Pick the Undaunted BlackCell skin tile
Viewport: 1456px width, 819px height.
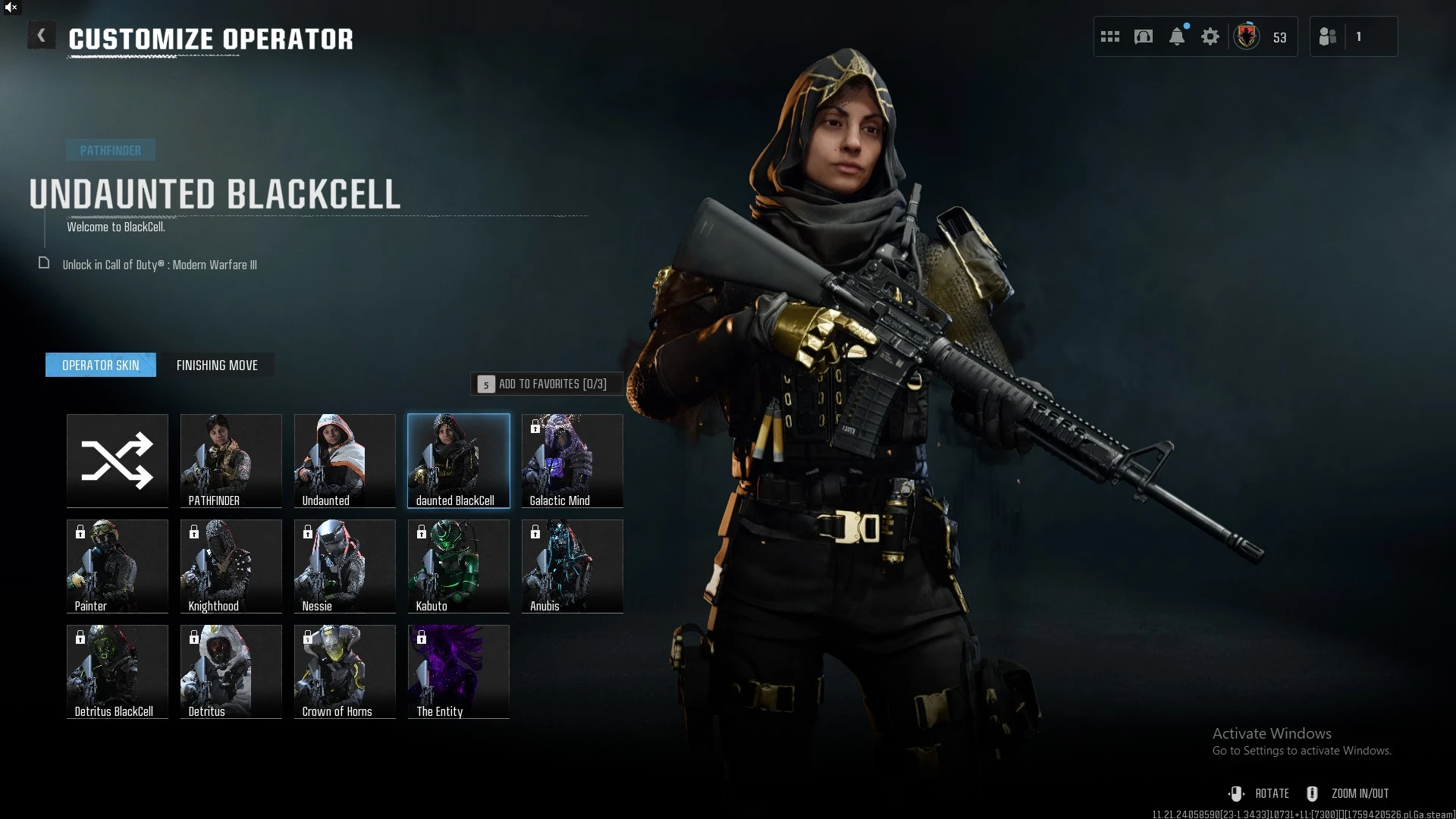[x=459, y=460]
